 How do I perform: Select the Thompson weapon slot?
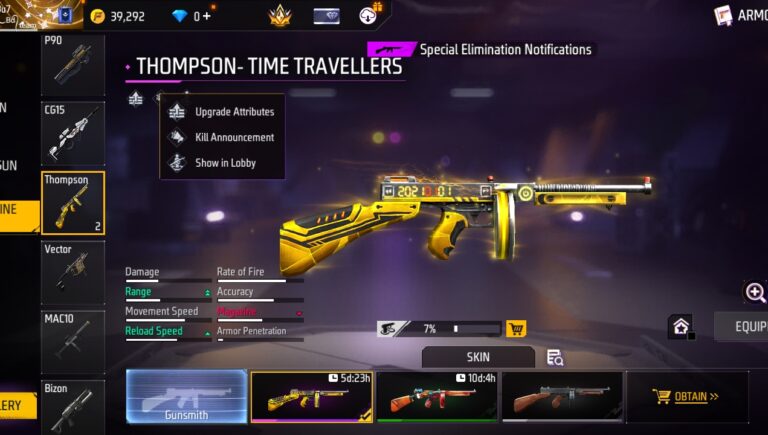(73, 203)
